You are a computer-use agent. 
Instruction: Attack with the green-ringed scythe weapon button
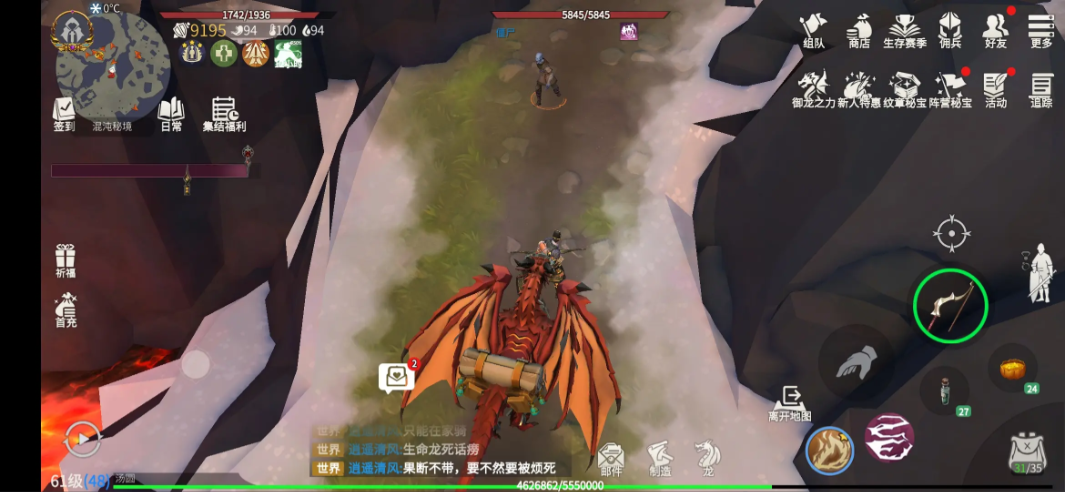[950, 306]
